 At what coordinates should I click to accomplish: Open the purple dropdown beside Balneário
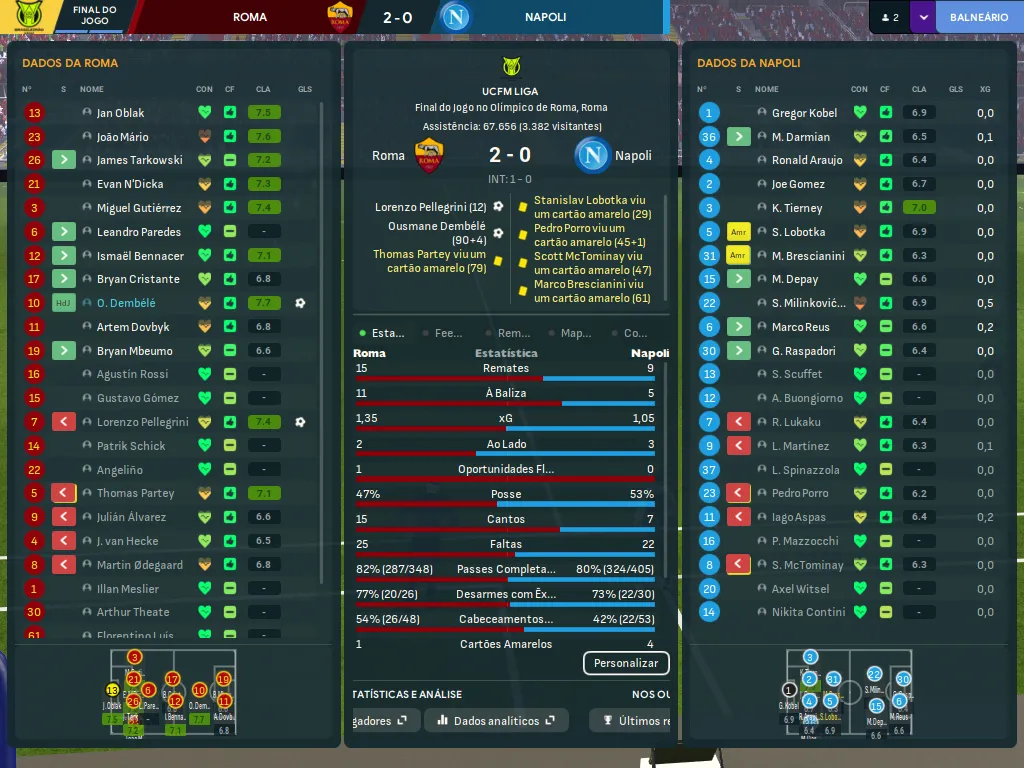point(922,17)
